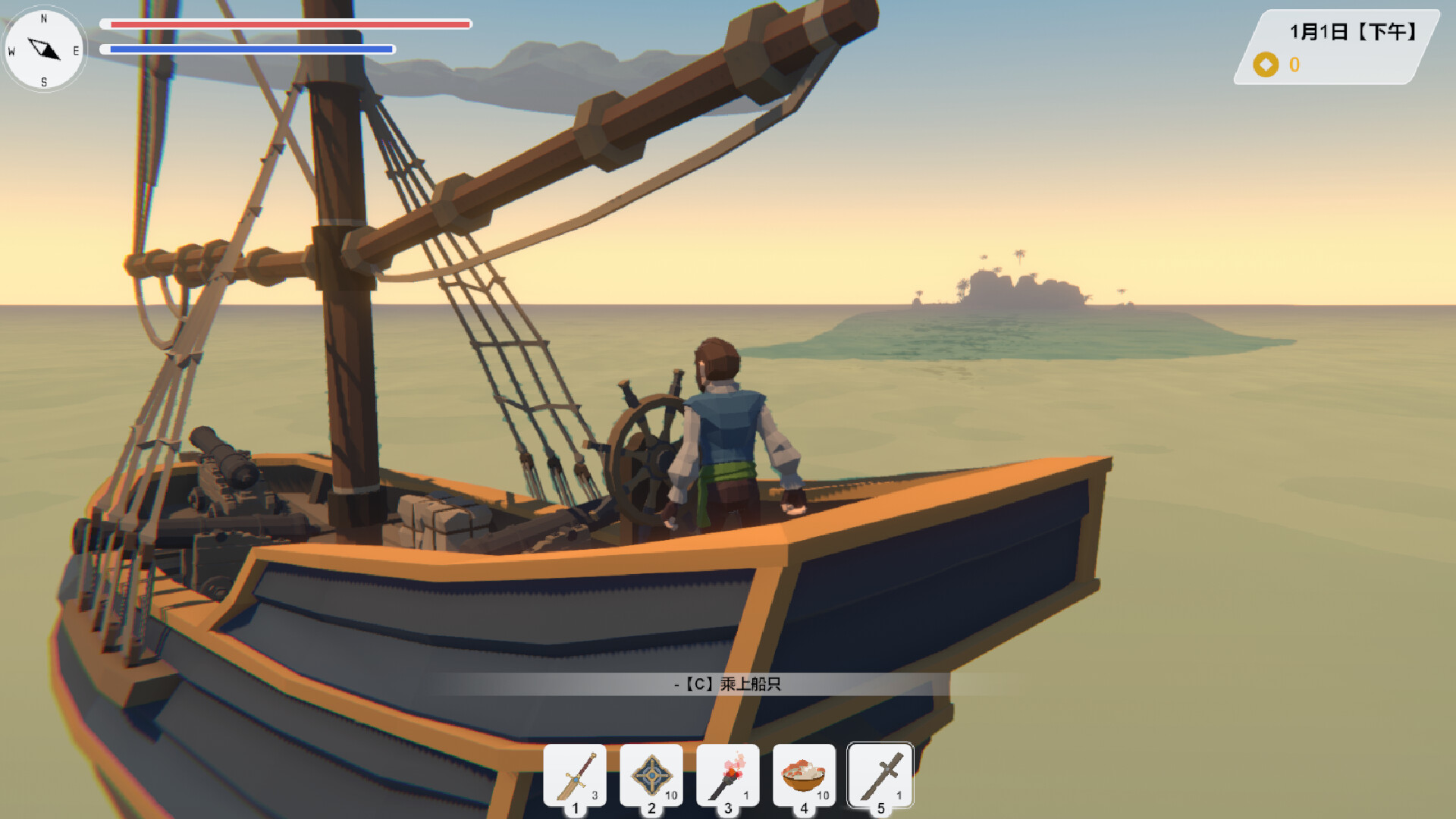Select the compass medallion in hotbar slot 2
Image resolution: width=1456 pixels, height=819 pixels.
(651, 773)
